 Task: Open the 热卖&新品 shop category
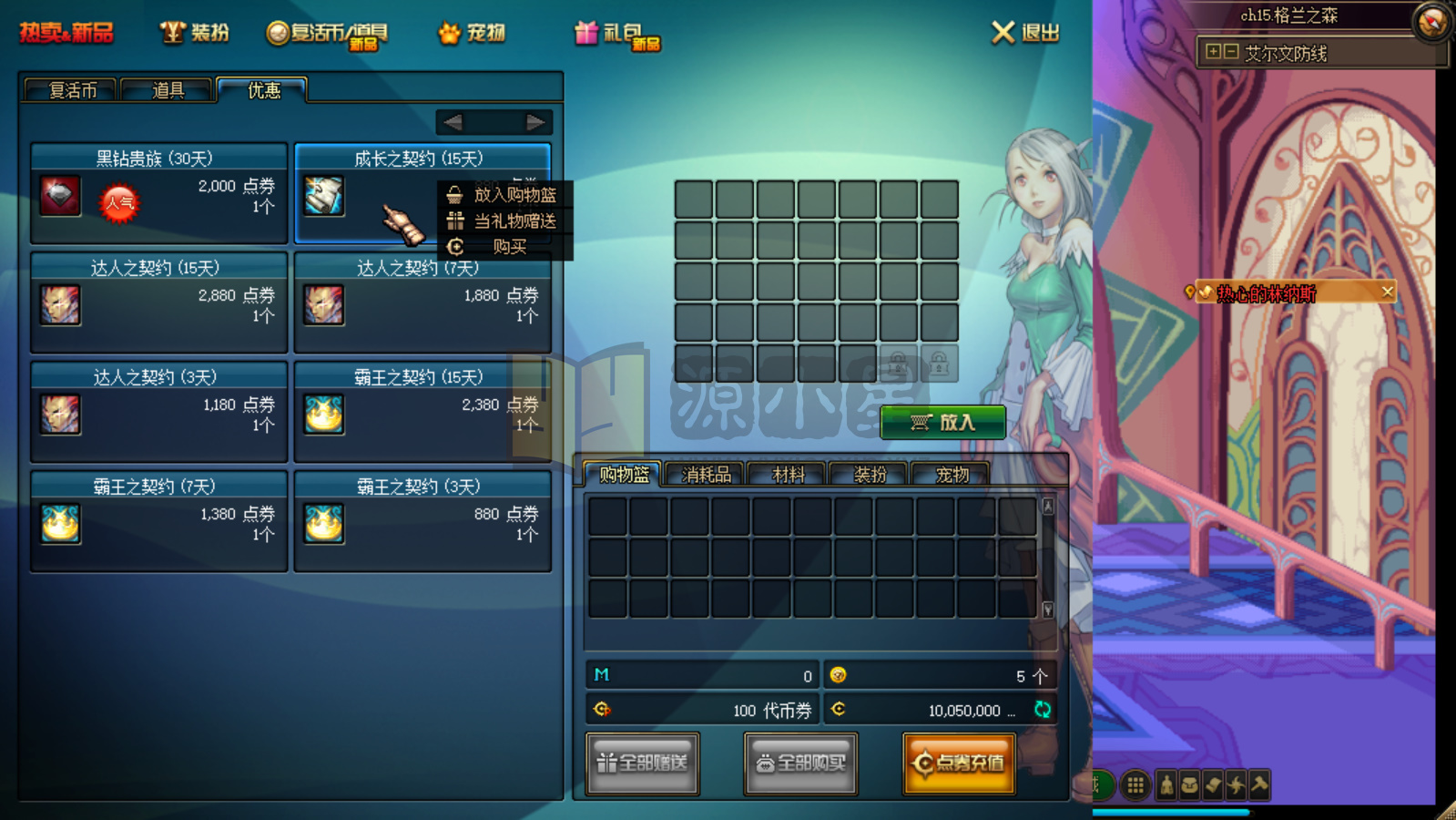66,33
